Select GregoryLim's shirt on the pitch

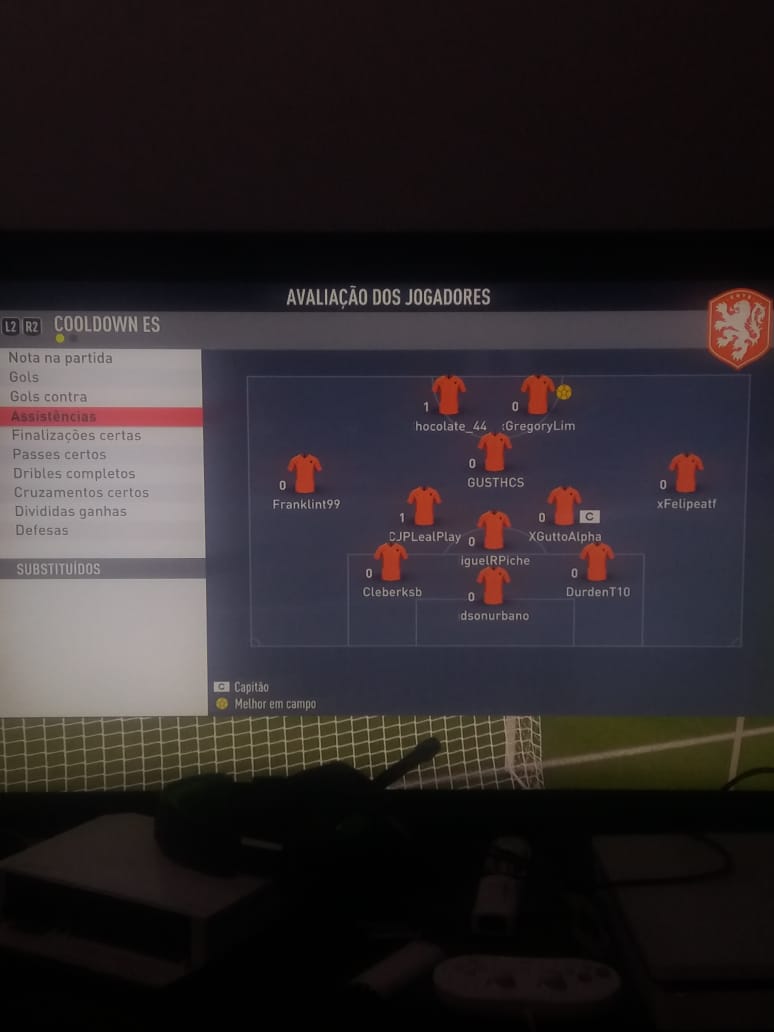pyautogui.click(x=537, y=395)
